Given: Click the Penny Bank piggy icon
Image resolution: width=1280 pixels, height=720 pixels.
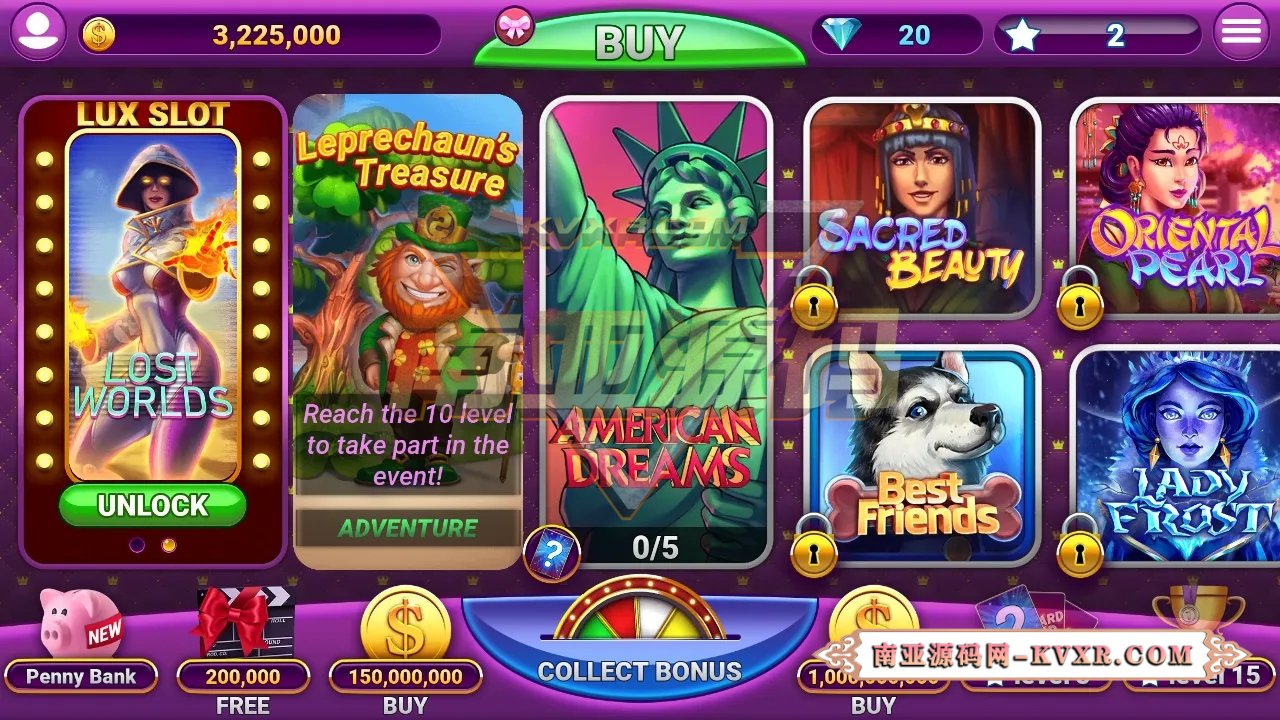Looking at the screenshot, I should coord(80,620).
